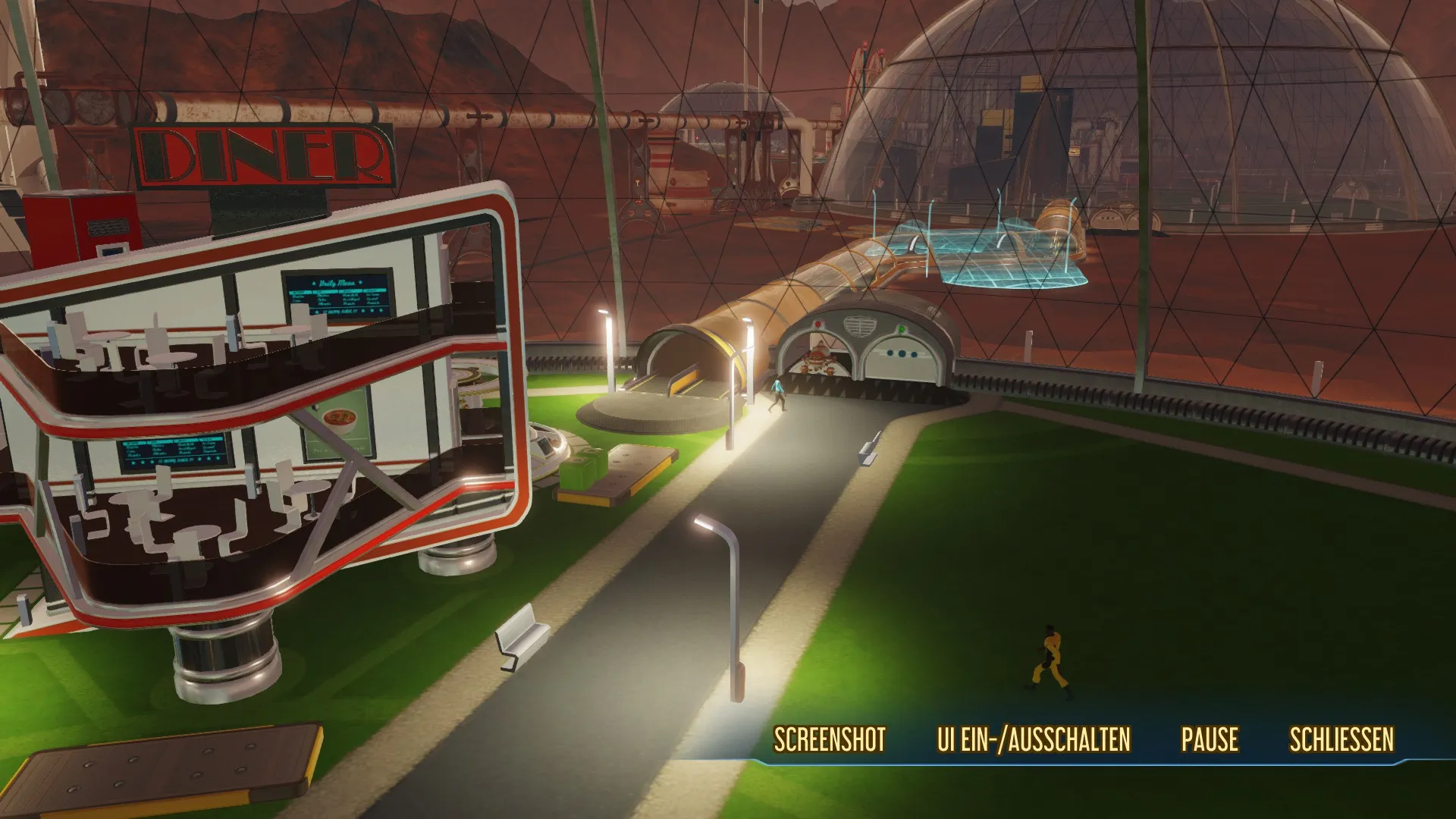Click the Pause button
Viewport: 1456px width, 819px height.
1210,739
